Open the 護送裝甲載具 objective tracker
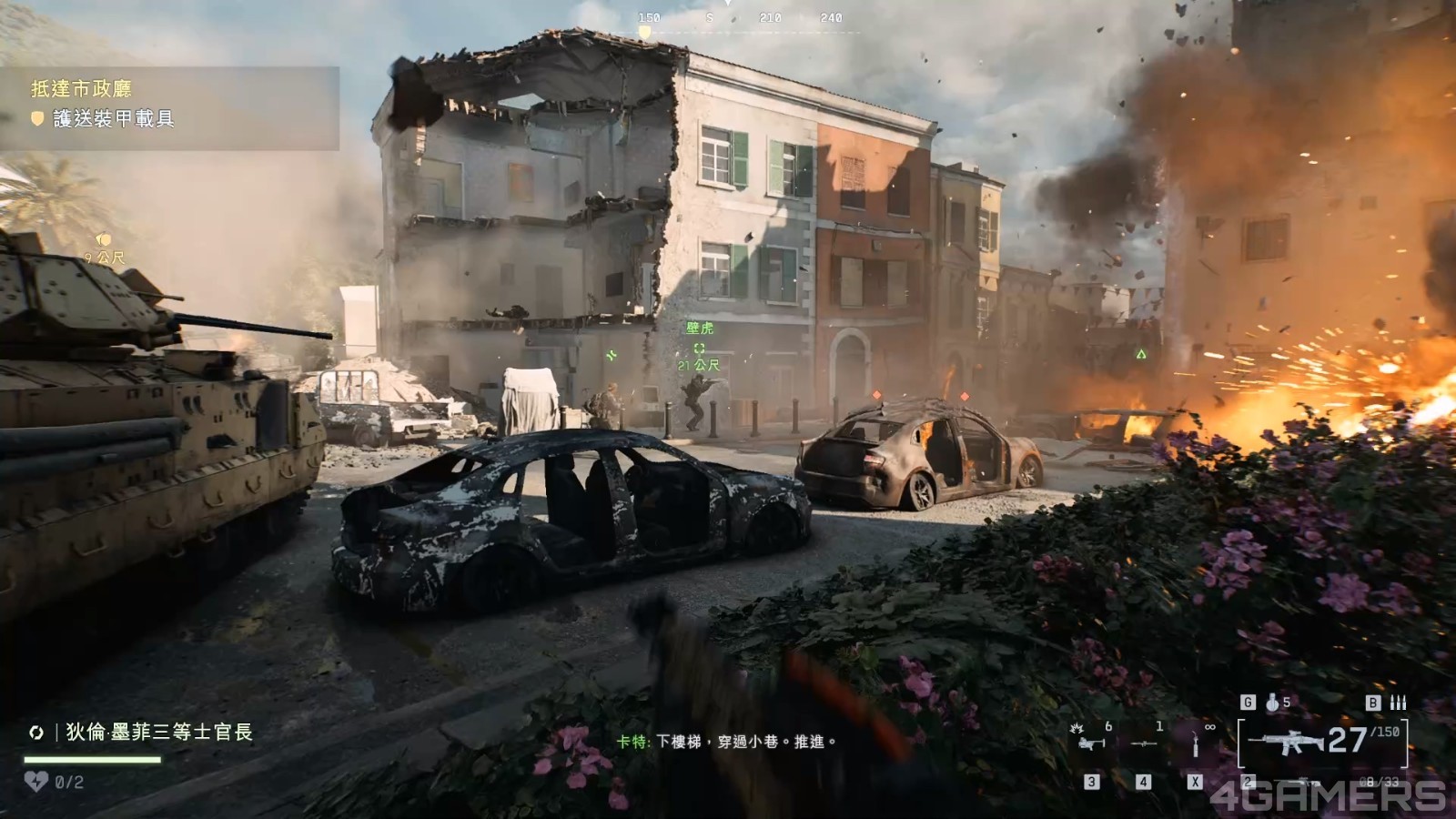 point(114,118)
